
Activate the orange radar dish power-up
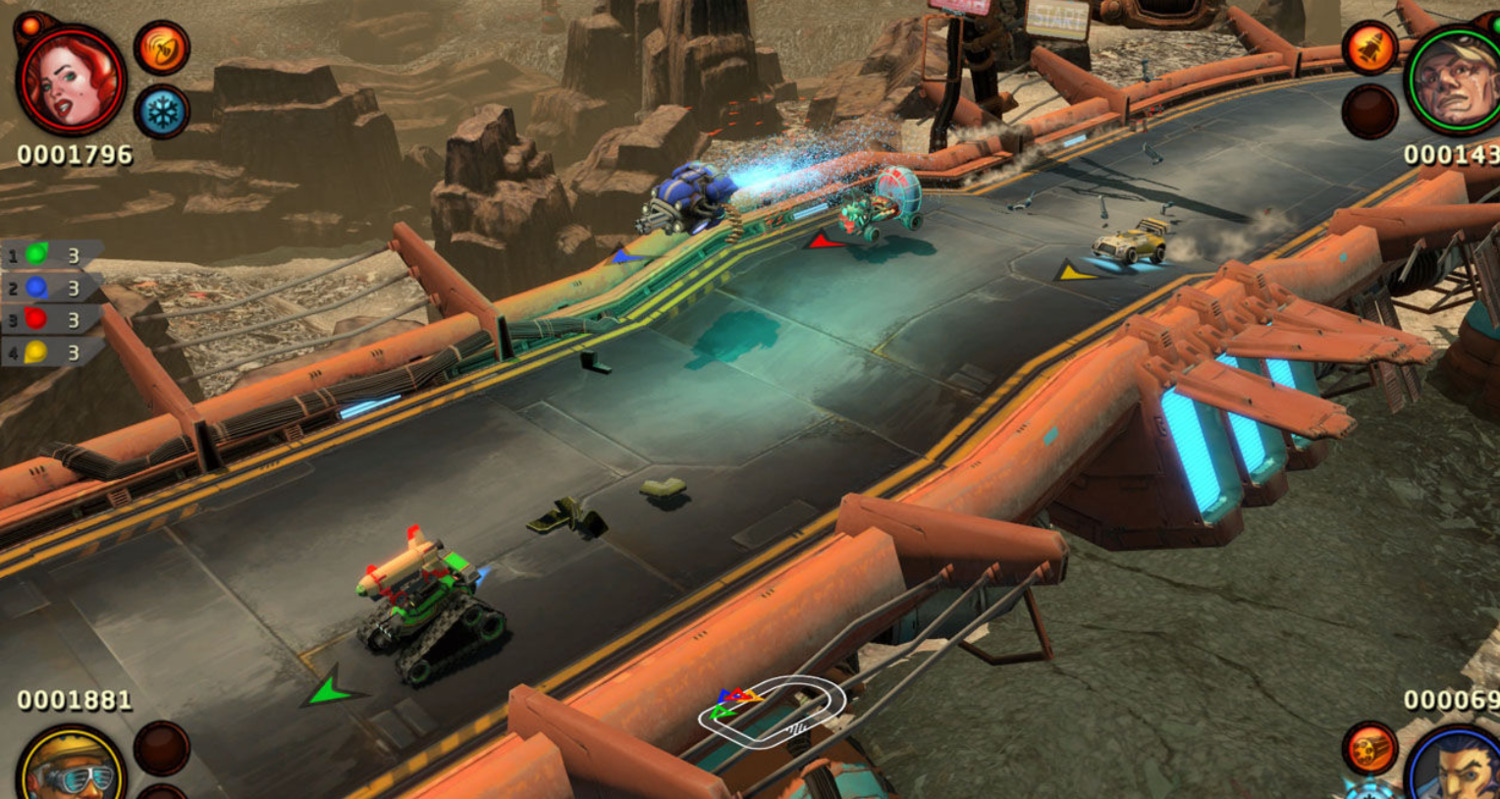pos(161,48)
